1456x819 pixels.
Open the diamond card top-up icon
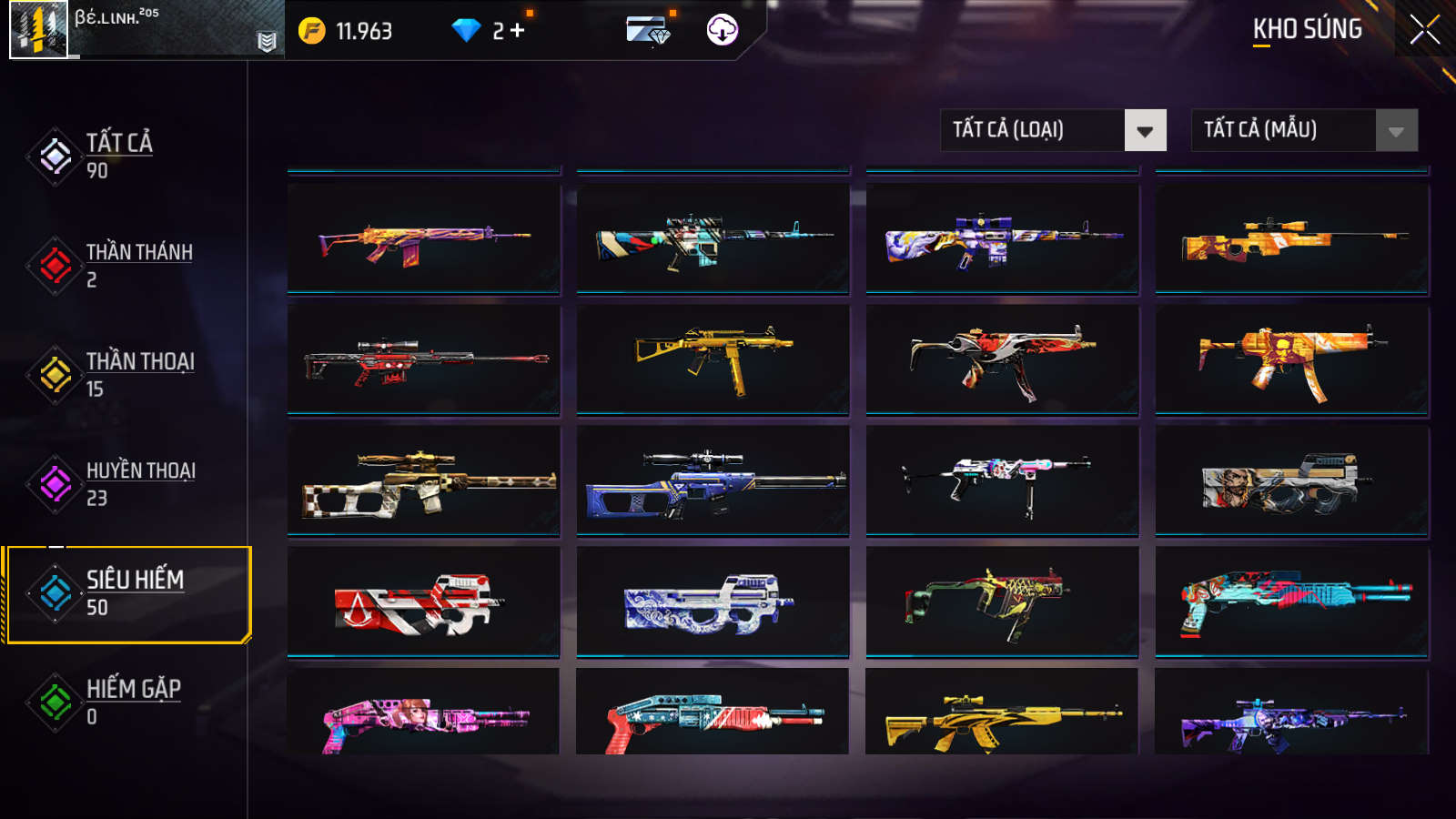(x=648, y=30)
